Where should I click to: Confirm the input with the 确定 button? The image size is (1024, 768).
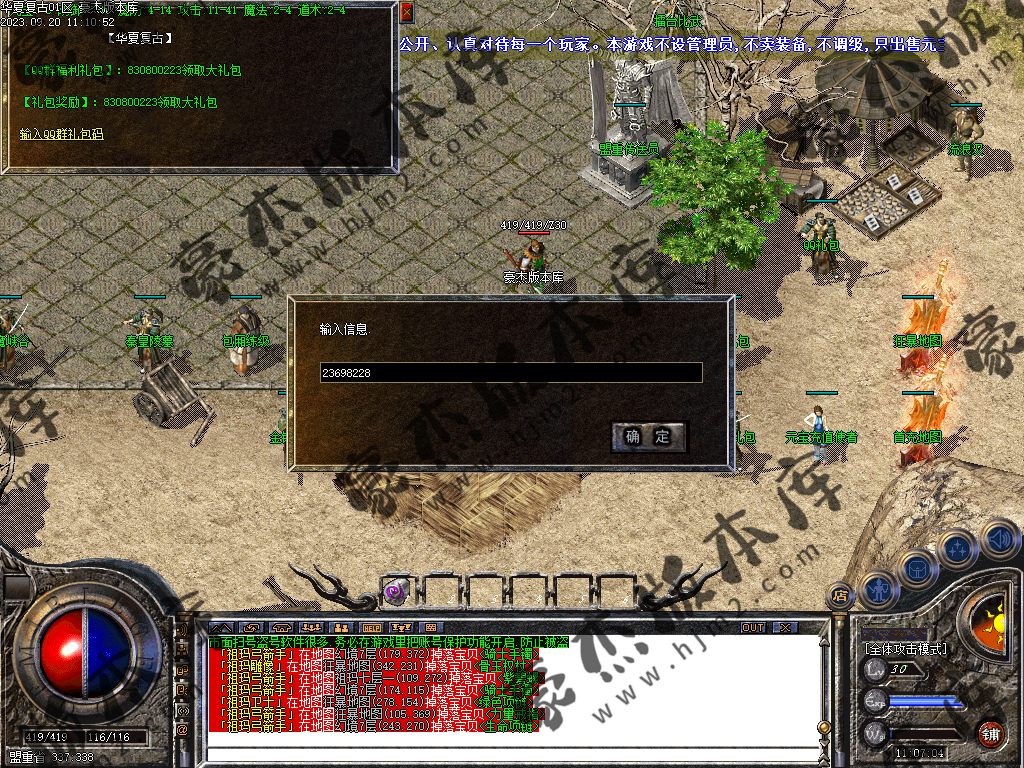(x=648, y=437)
